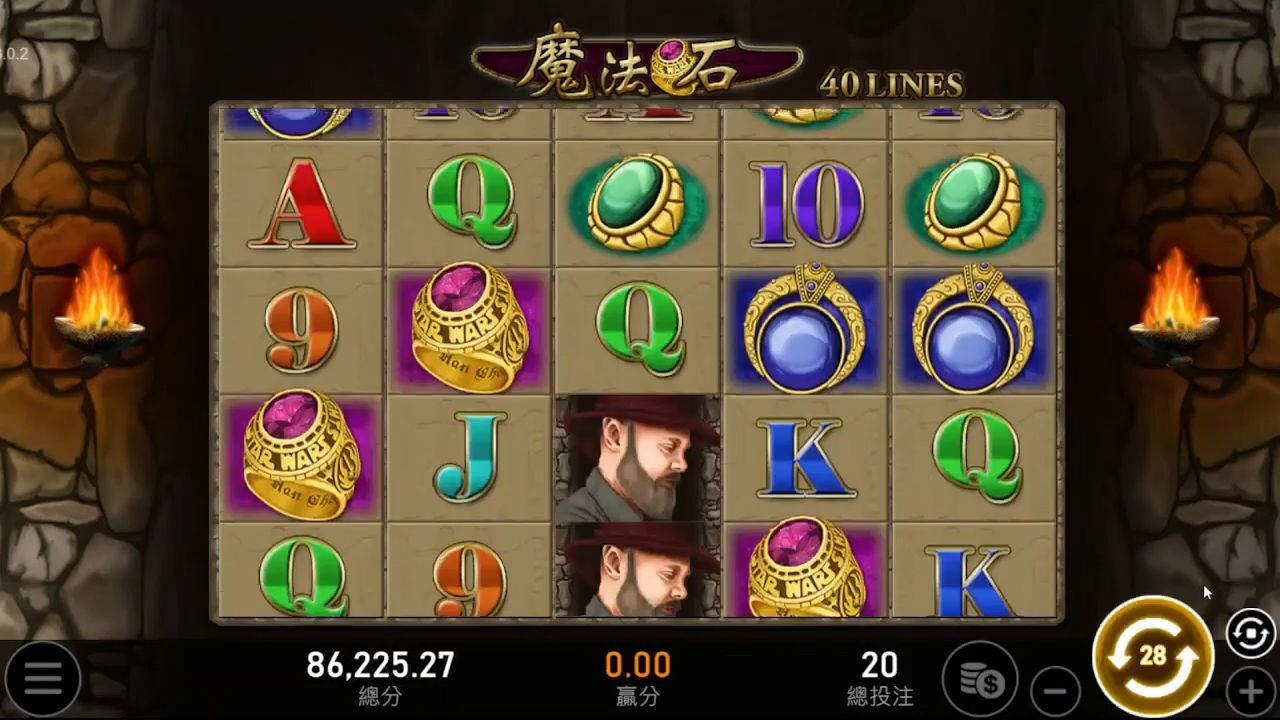Spin the reels with gold spin button
The image size is (1280, 720).
pos(1153,657)
